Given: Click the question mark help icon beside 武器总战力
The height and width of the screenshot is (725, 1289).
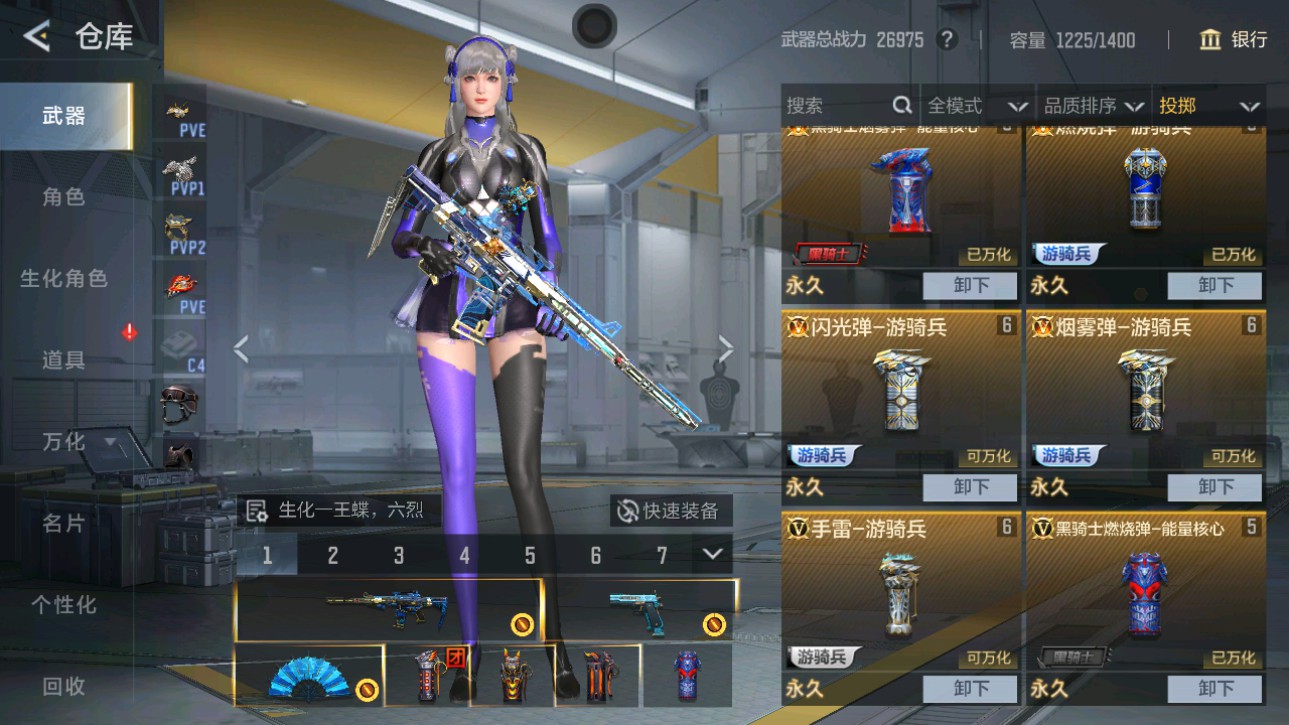Looking at the screenshot, I should [x=945, y=39].
